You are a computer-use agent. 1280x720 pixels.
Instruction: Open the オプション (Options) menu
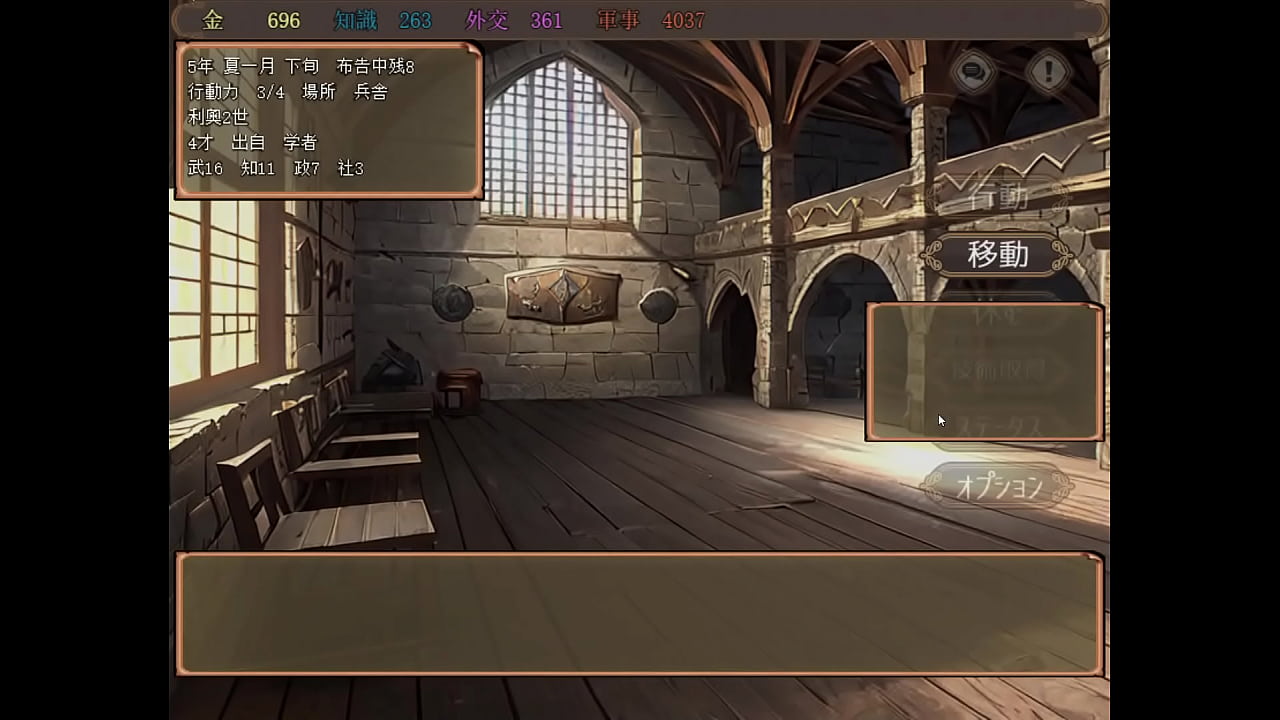click(997, 487)
